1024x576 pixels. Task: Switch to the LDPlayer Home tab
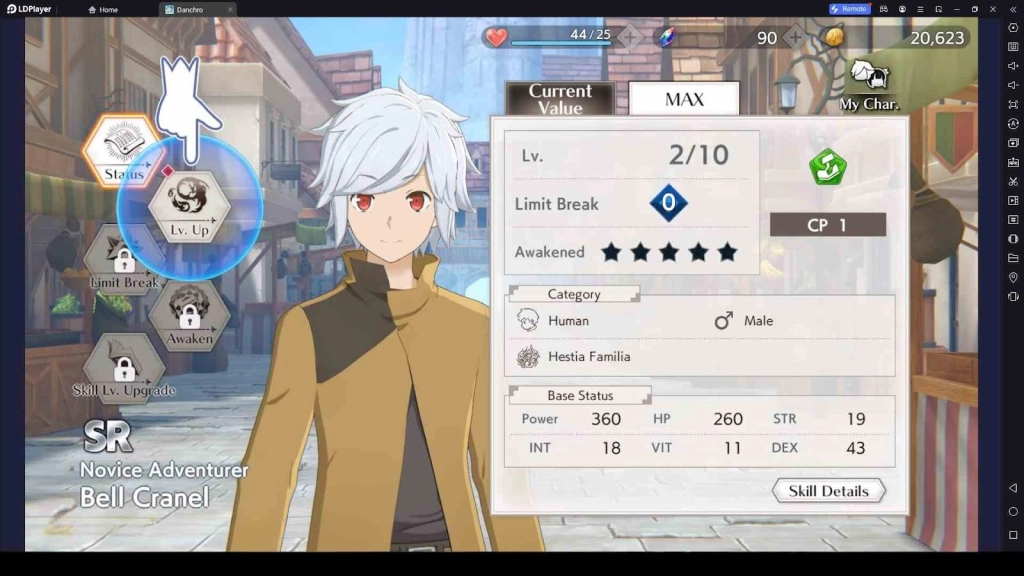pyautogui.click(x=103, y=9)
